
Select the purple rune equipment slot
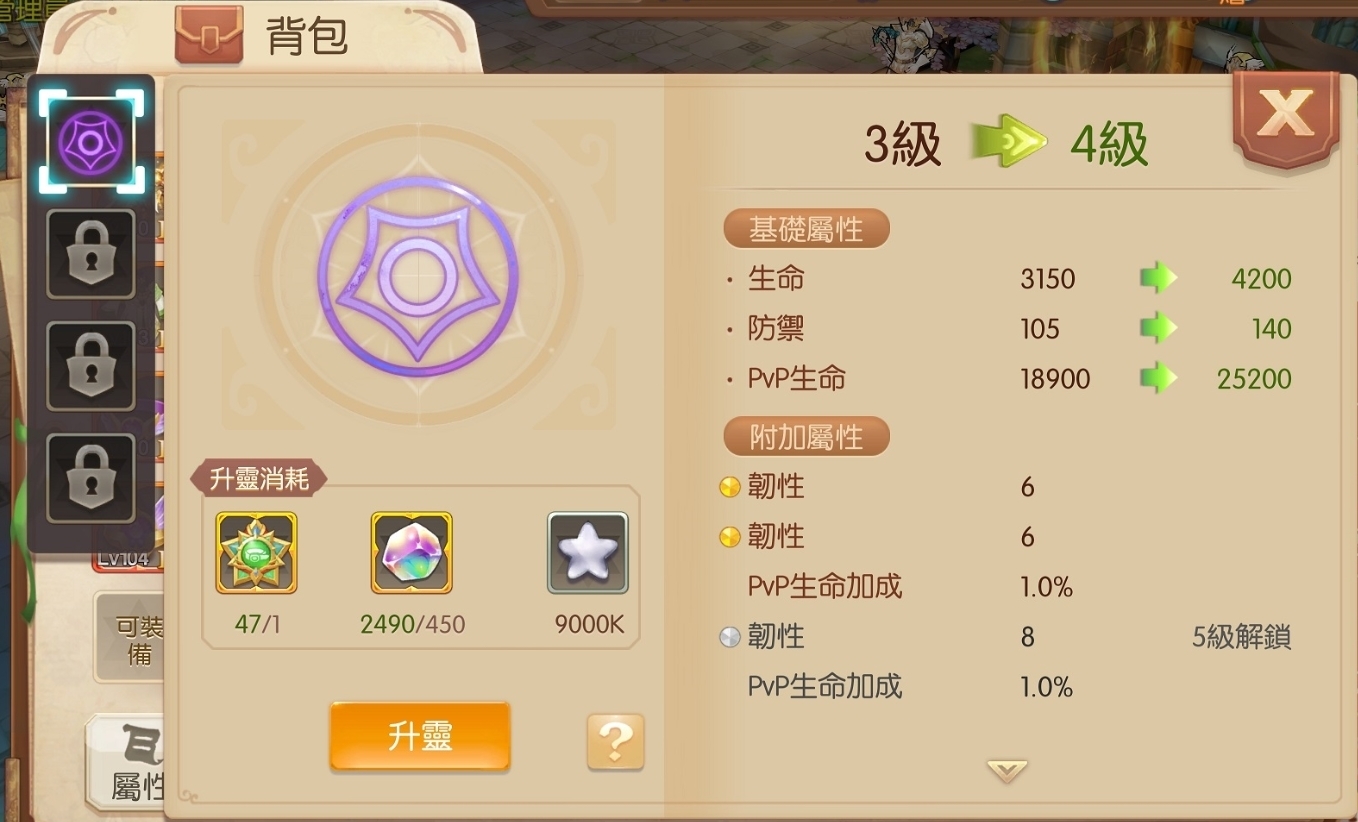90,138
